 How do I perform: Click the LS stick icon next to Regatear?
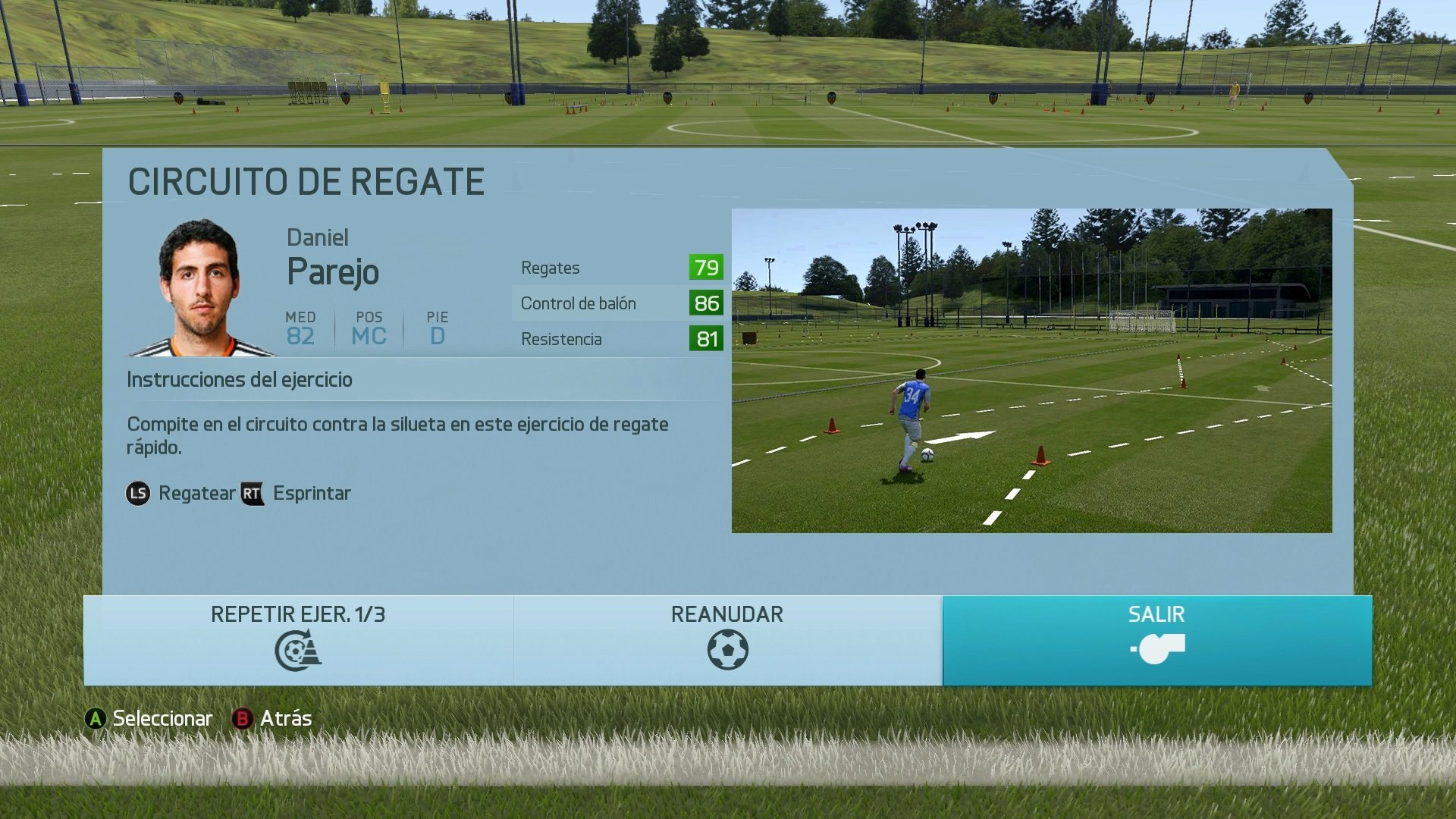[x=137, y=493]
